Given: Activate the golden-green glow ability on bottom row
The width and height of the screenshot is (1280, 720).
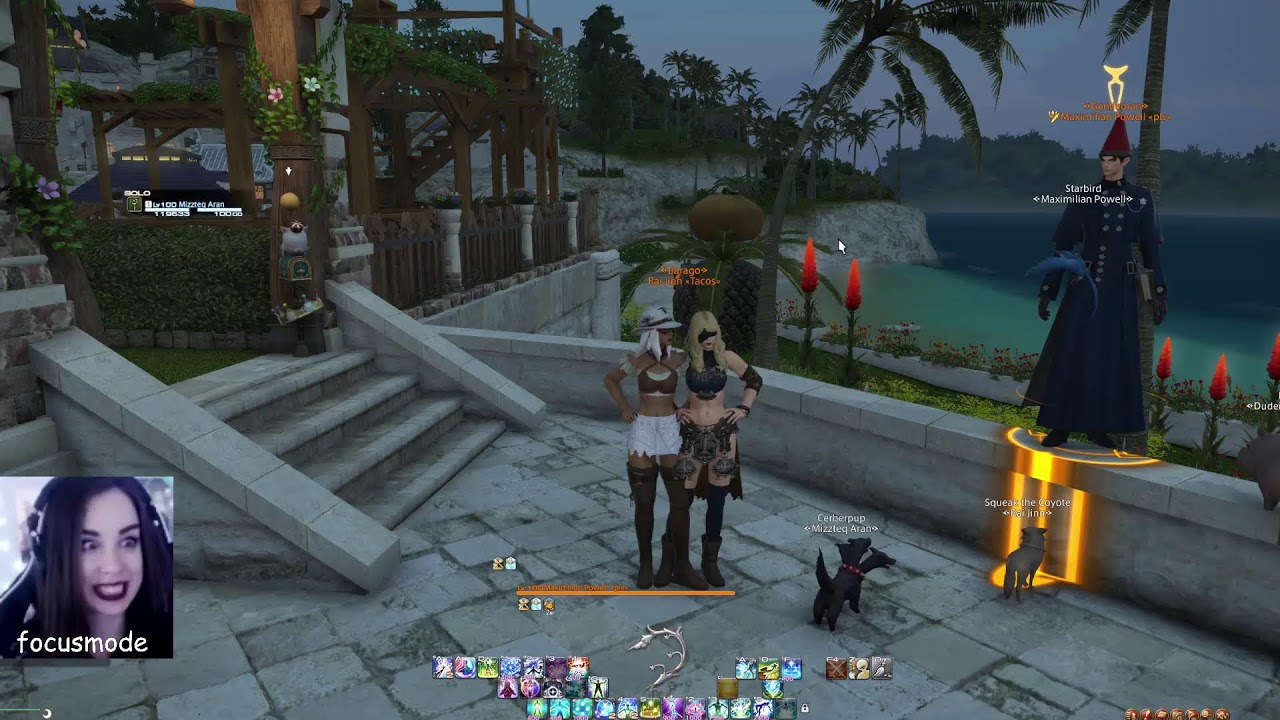Looking at the screenshot, I should (x=650, y=709).
